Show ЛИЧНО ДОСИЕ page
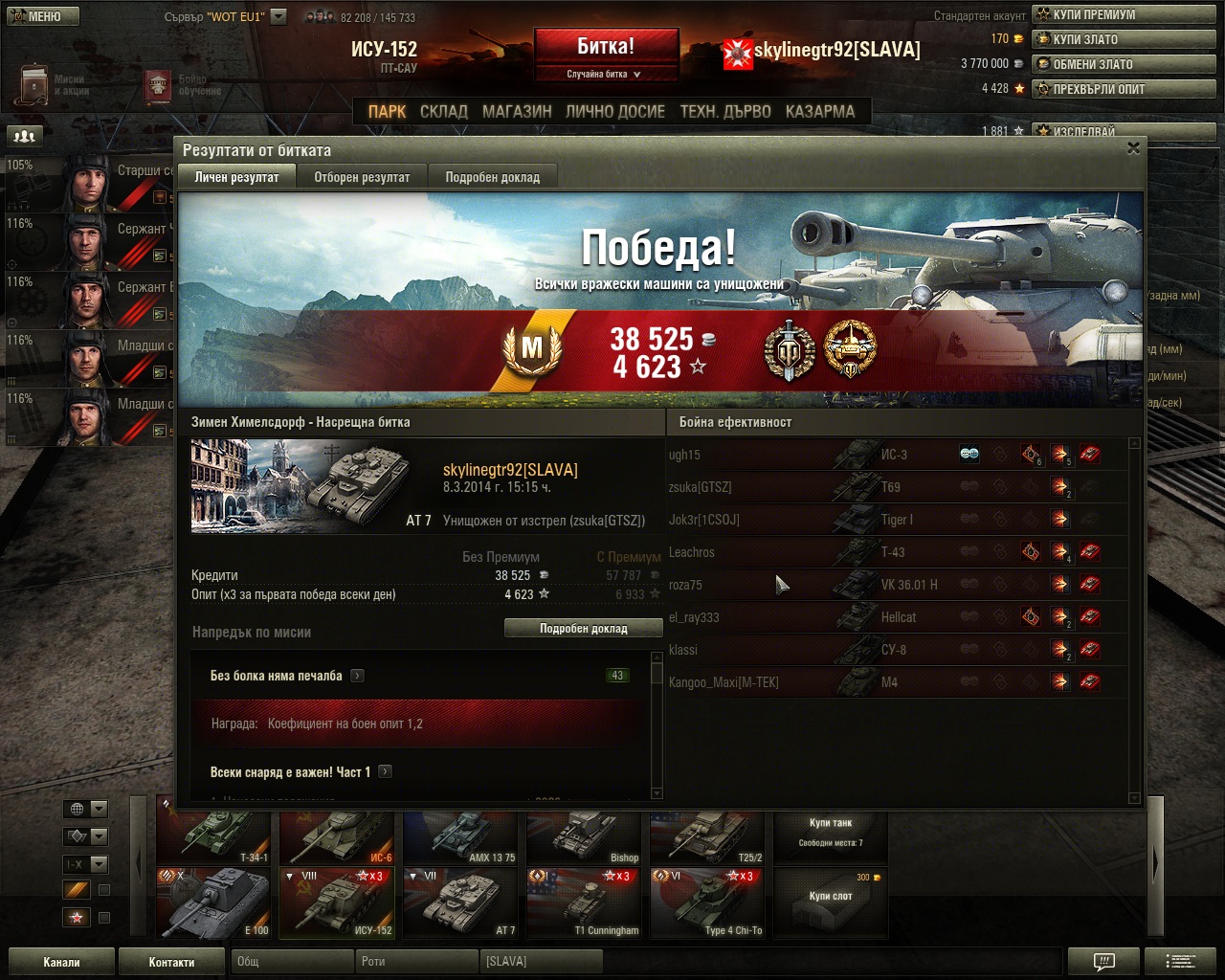This screenshot has height=980, width=1225. [614, 111]
